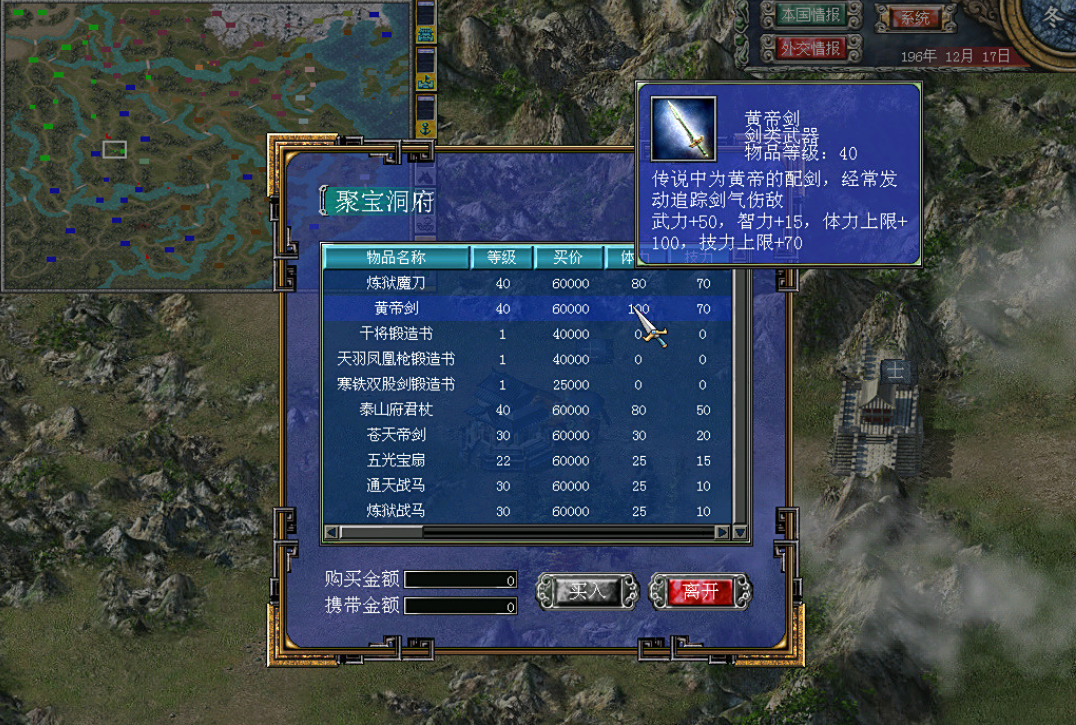Select the 苍天帝剑 row
Screen dimensions: 1076x725
pos(396,435)
